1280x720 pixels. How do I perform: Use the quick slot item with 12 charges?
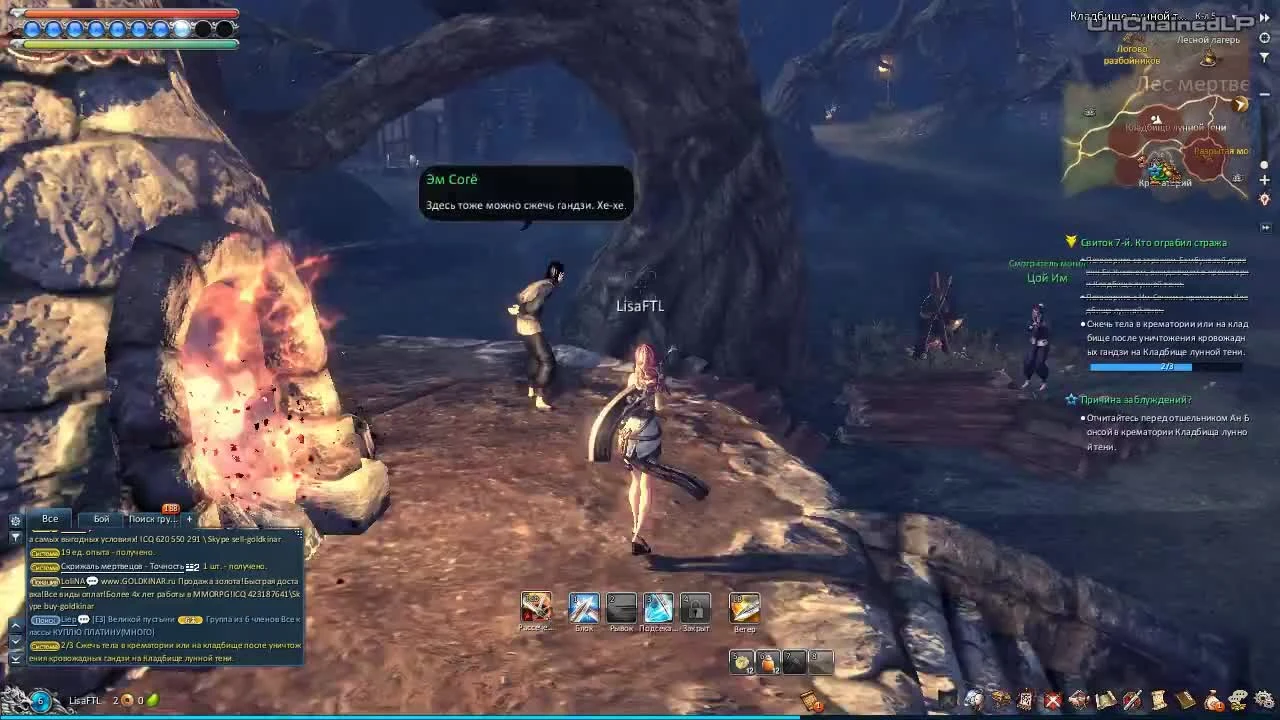coord(740,661)
